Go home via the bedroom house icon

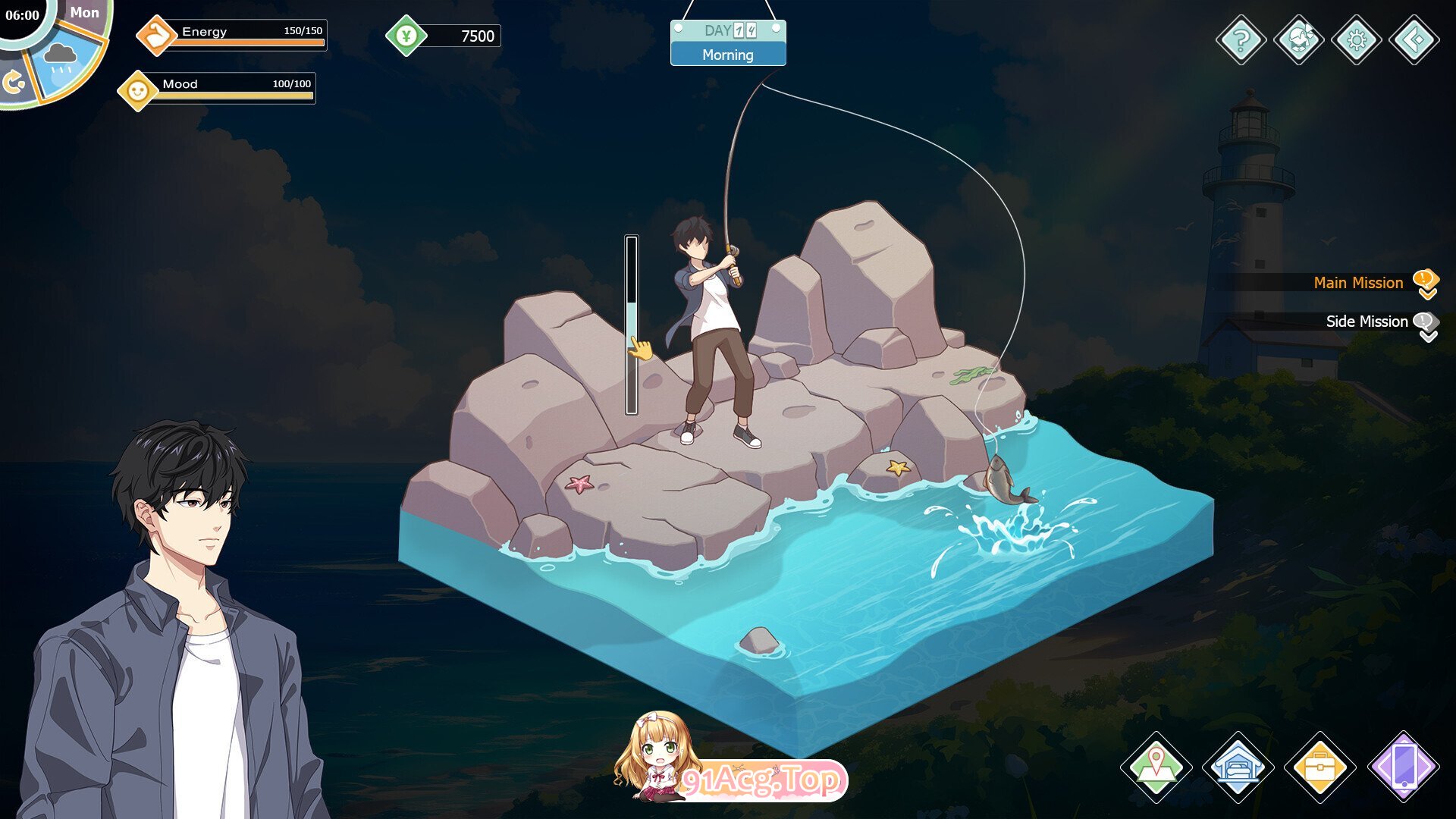tap(1238, 767)
